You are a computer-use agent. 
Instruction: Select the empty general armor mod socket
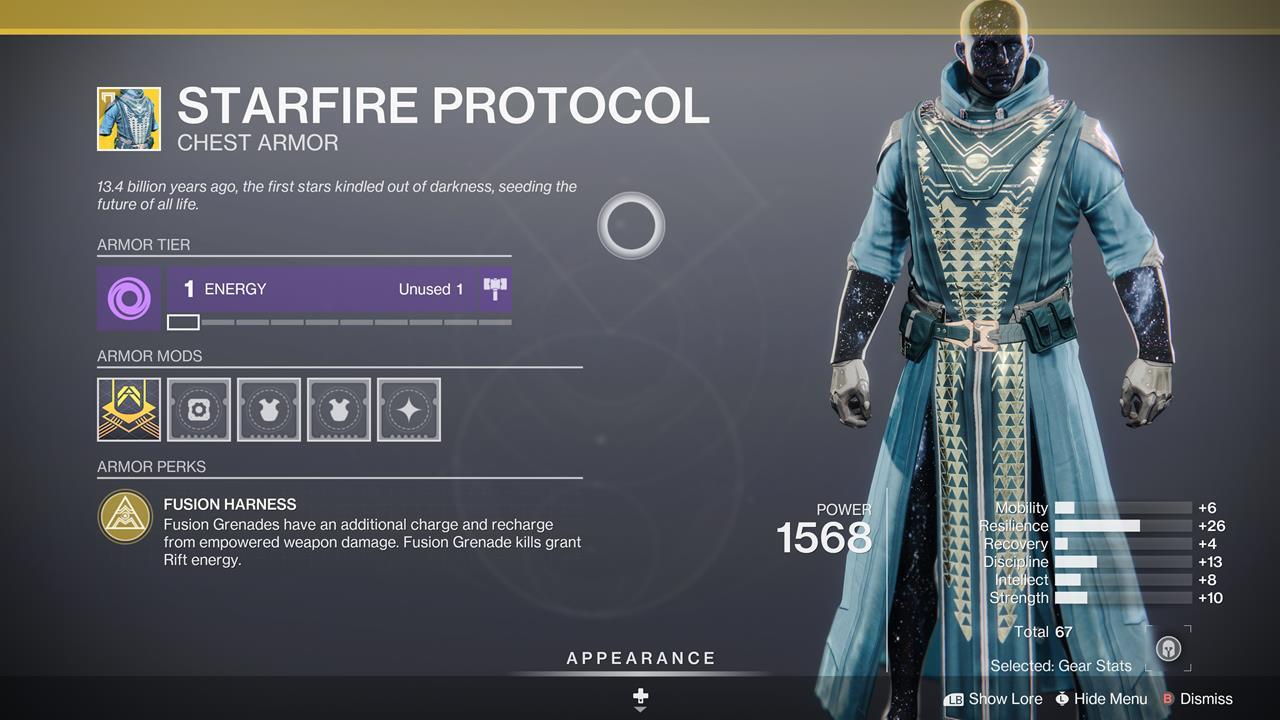199,409
